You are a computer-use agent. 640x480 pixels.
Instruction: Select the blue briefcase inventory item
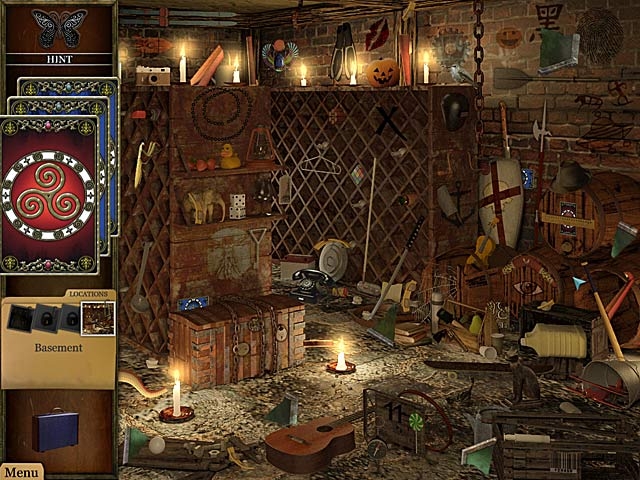(54, 429)
